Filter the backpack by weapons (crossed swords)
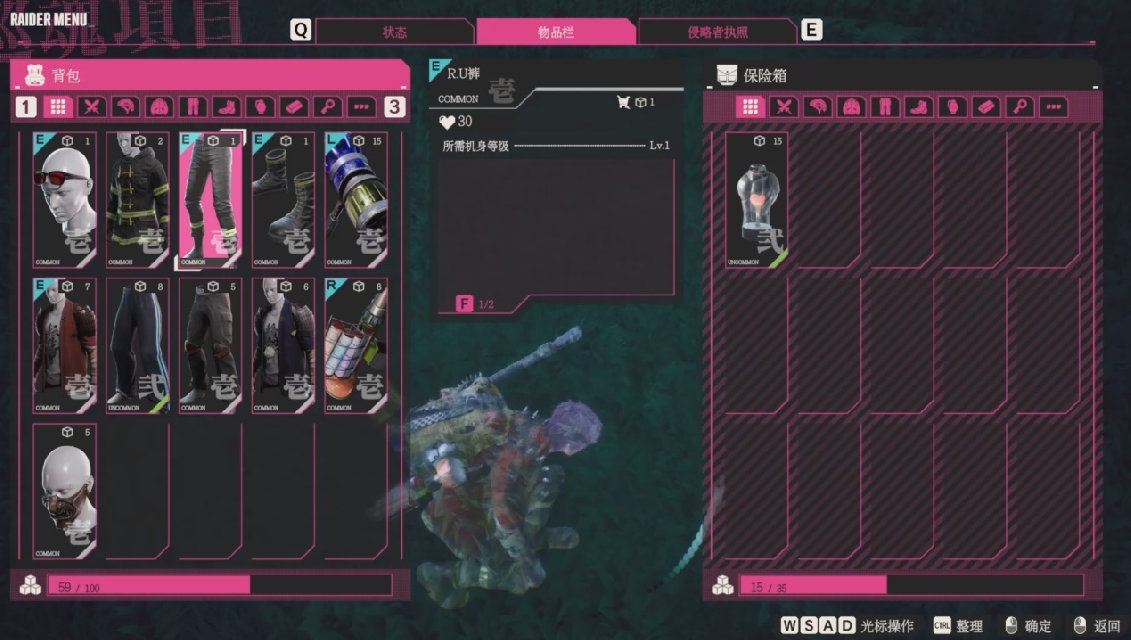Image resolution: width=1131 pixels, height=640 pixels. 92,107
